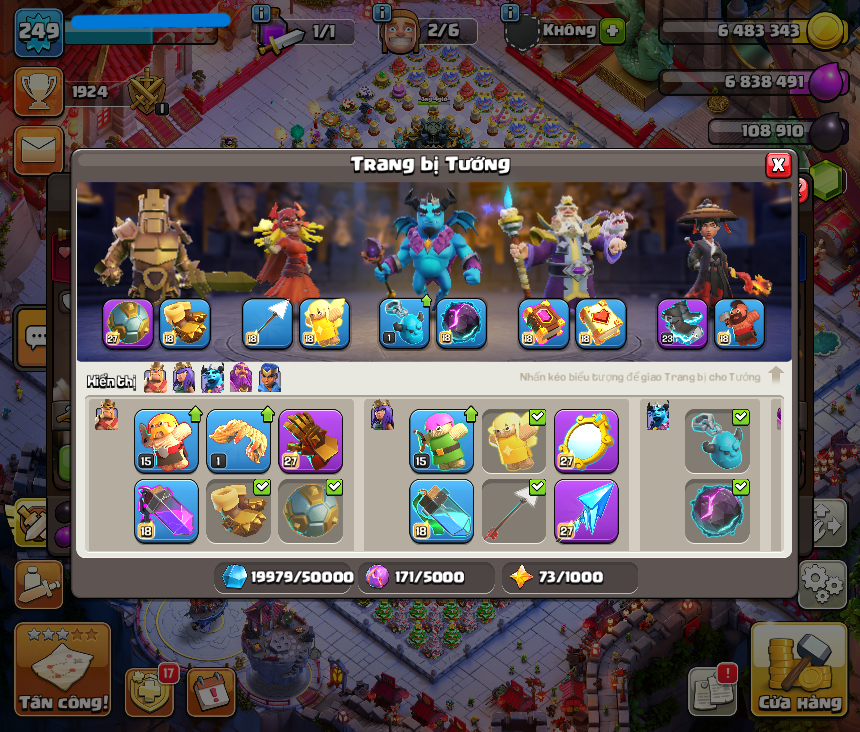The image size is (860, 732).
Task: Select the Archer Puppet equipment
Action: tap(441, 440)
